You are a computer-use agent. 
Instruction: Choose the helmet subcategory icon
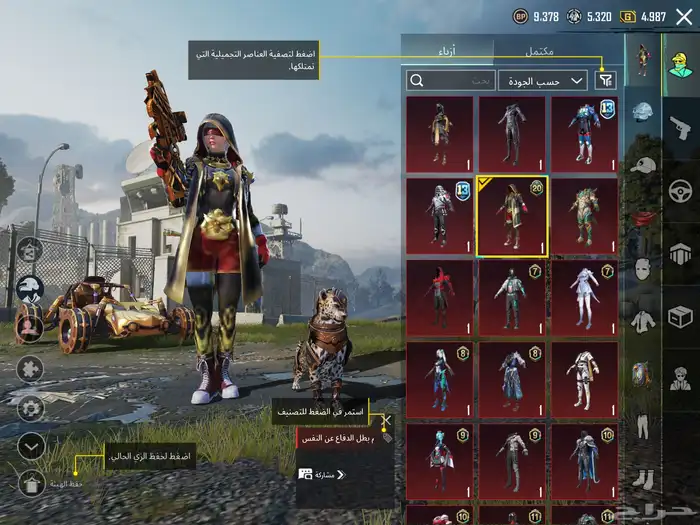[x=642, y=111]
